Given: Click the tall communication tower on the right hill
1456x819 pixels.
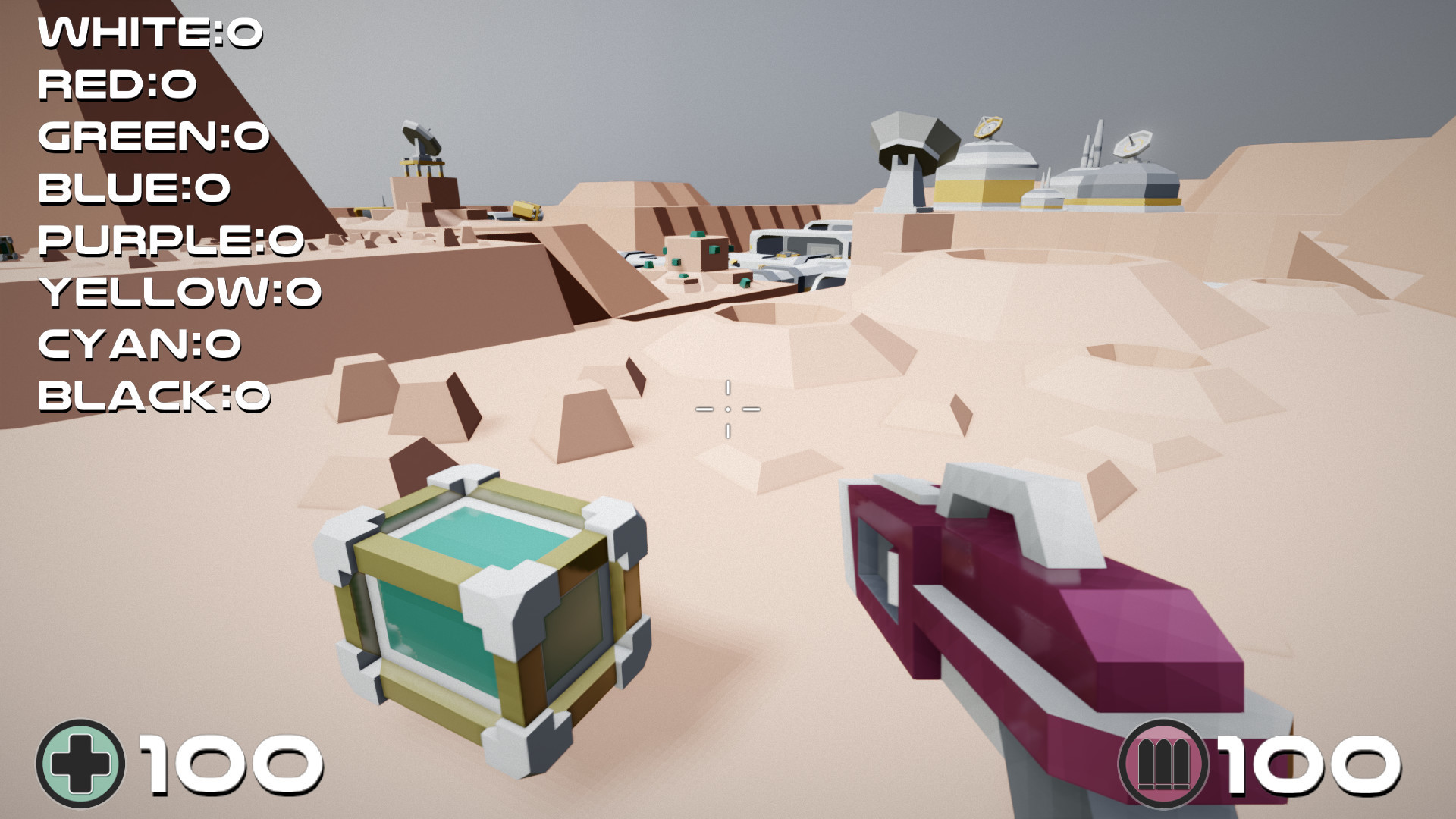Looking at the screenshot, I should (x=1097, y=144).
